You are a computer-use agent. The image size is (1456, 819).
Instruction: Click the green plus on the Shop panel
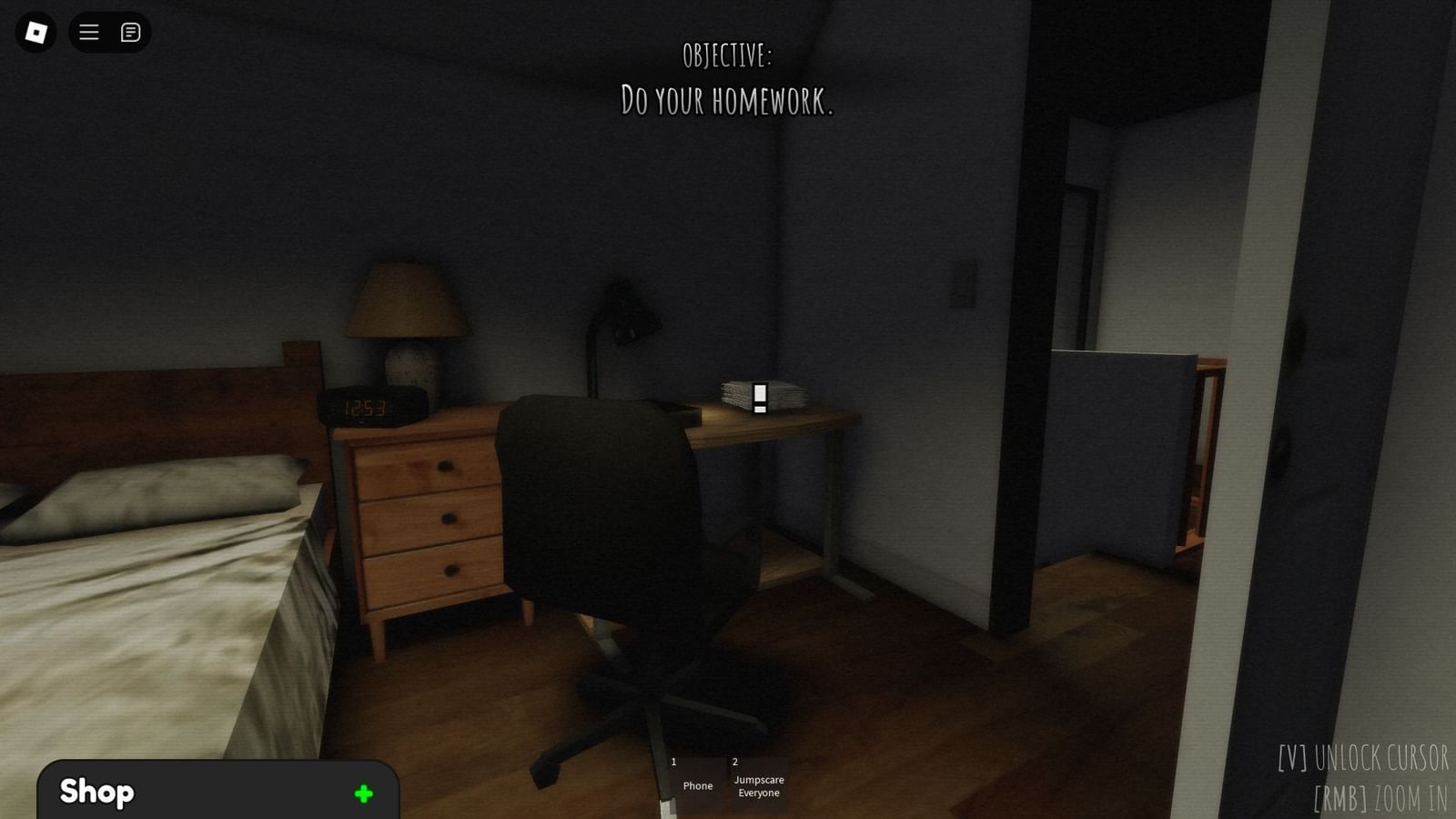tap(361, 793)
